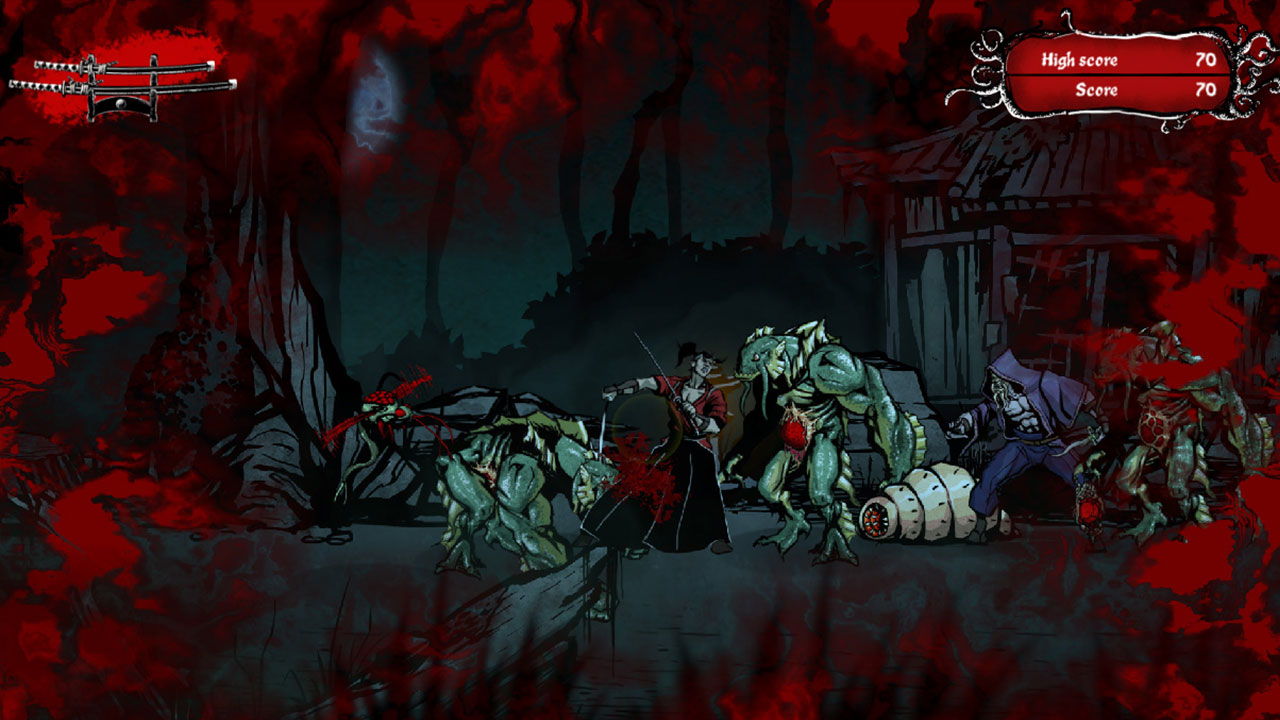The width and height of the screenshot is (1280, 720).
Task: Click the blood splatter near the samurai
Action: (x=640, y=470)
